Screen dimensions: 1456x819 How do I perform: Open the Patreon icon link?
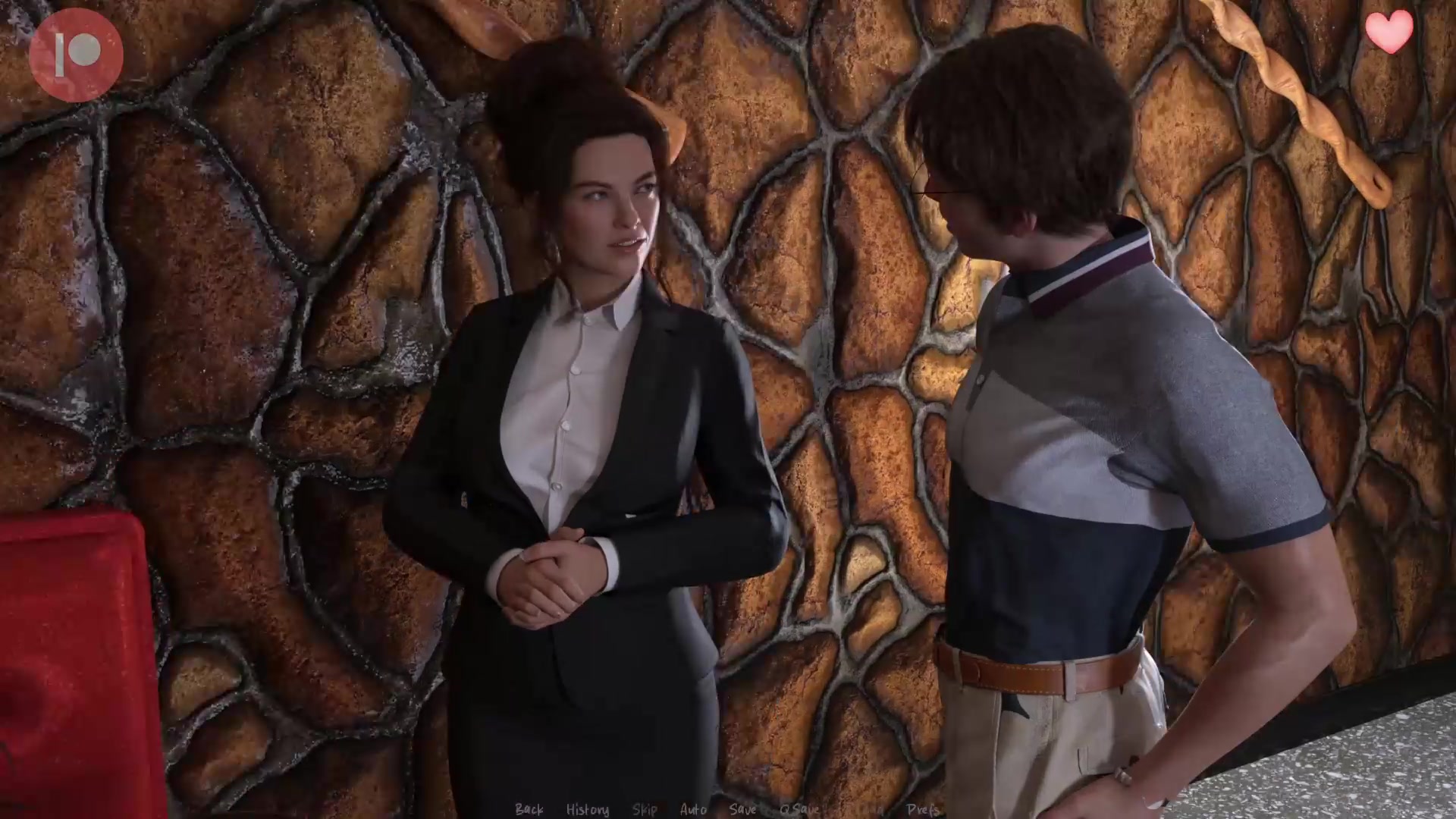pos(76,55)
